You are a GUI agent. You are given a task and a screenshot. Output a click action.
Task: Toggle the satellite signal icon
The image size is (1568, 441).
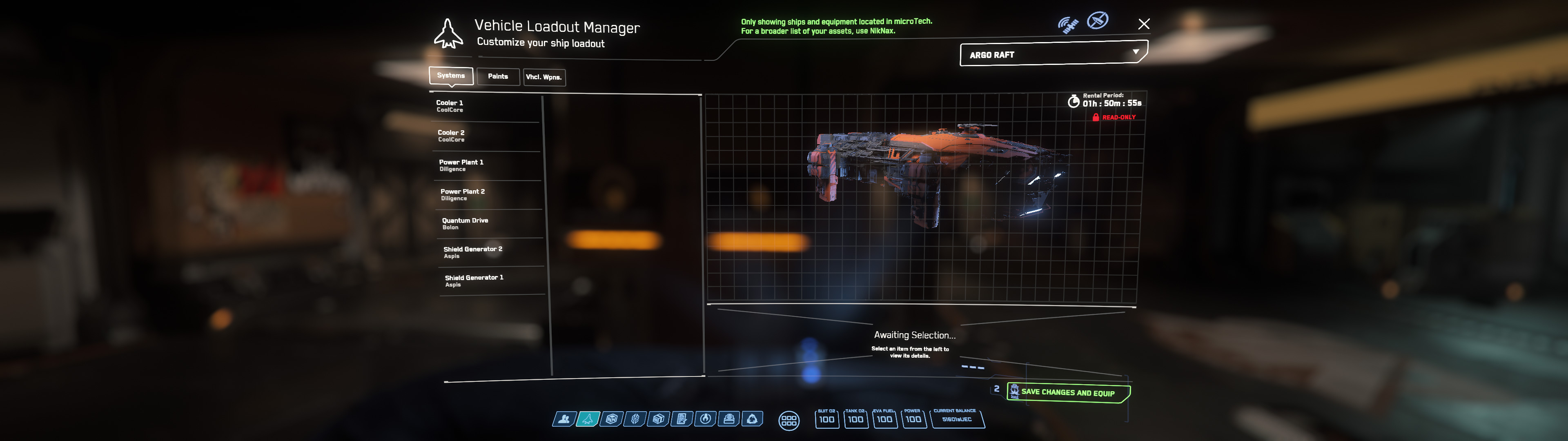1068,25
